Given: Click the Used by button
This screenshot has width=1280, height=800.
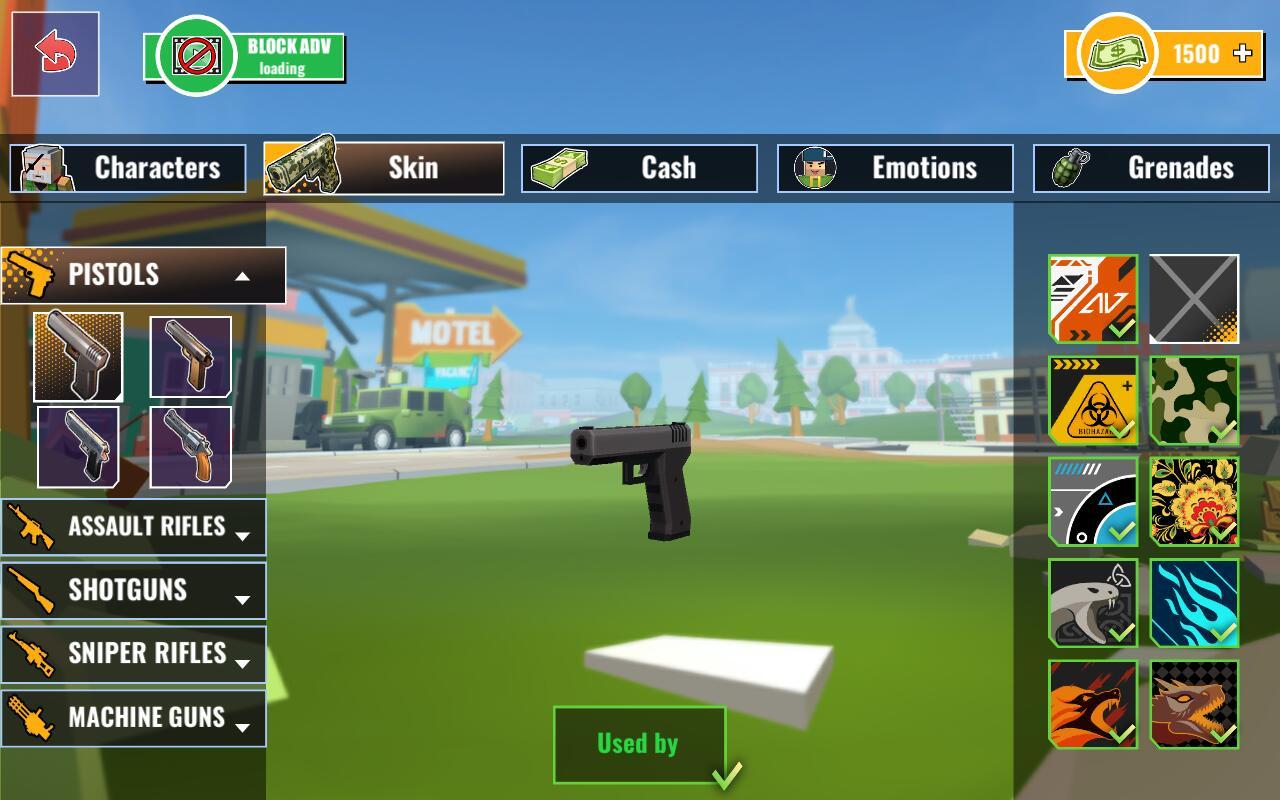Looking at the screenshot, I should pyautogui.click(x=639, y=745).
